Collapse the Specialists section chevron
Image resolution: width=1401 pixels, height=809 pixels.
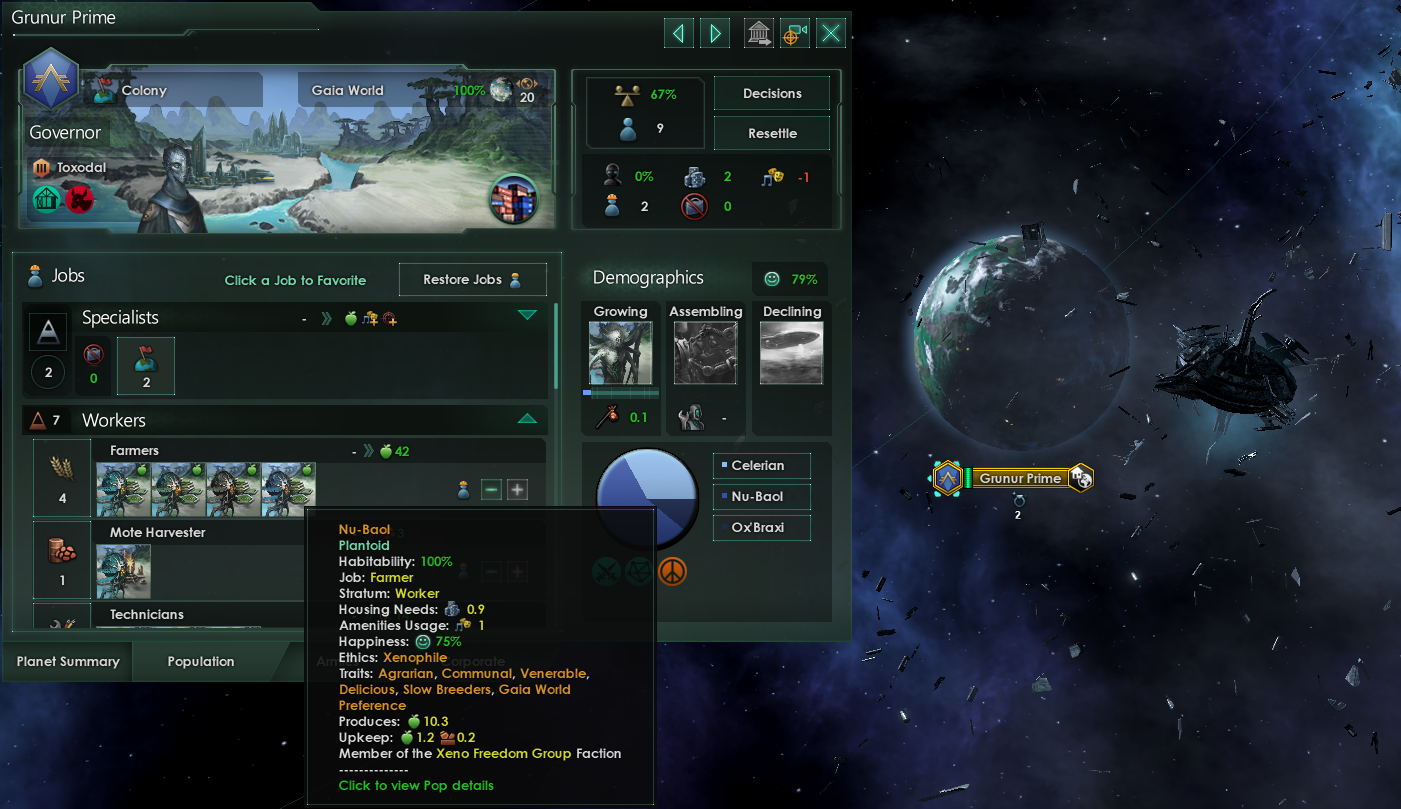pyautogui.click(x=528, y=317)
